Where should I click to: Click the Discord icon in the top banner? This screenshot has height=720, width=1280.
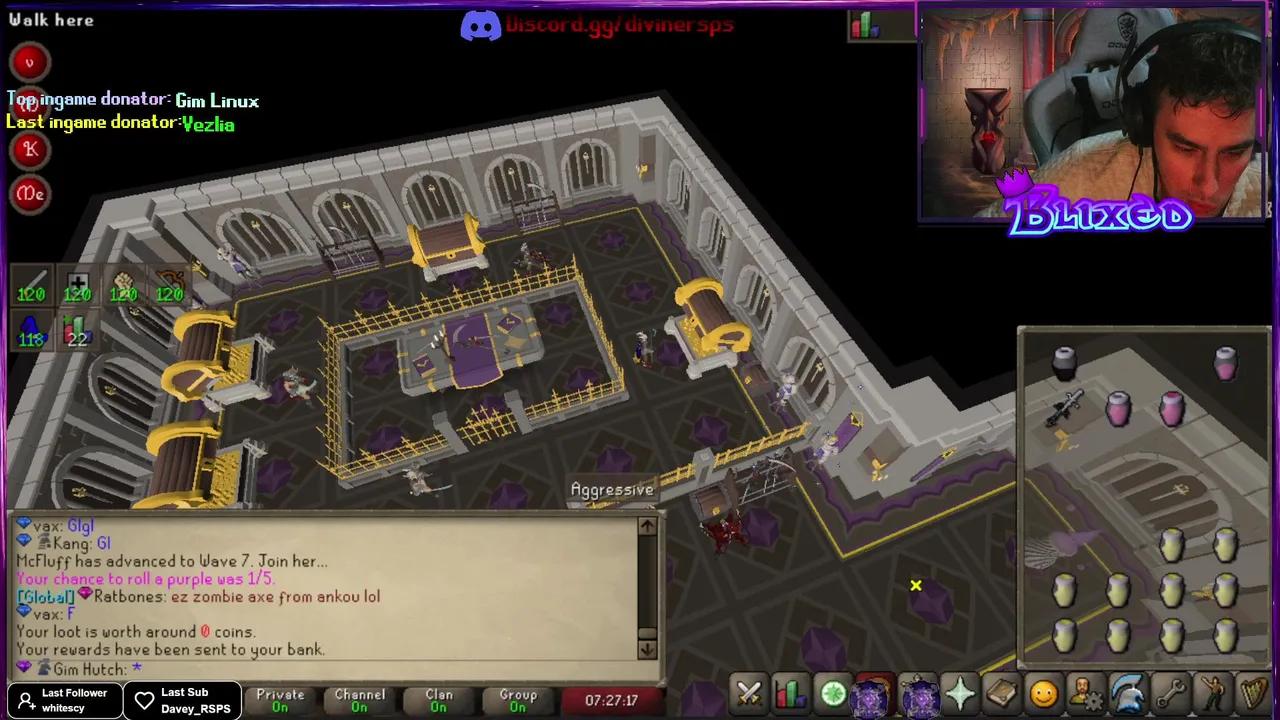(x=480, y=24)
